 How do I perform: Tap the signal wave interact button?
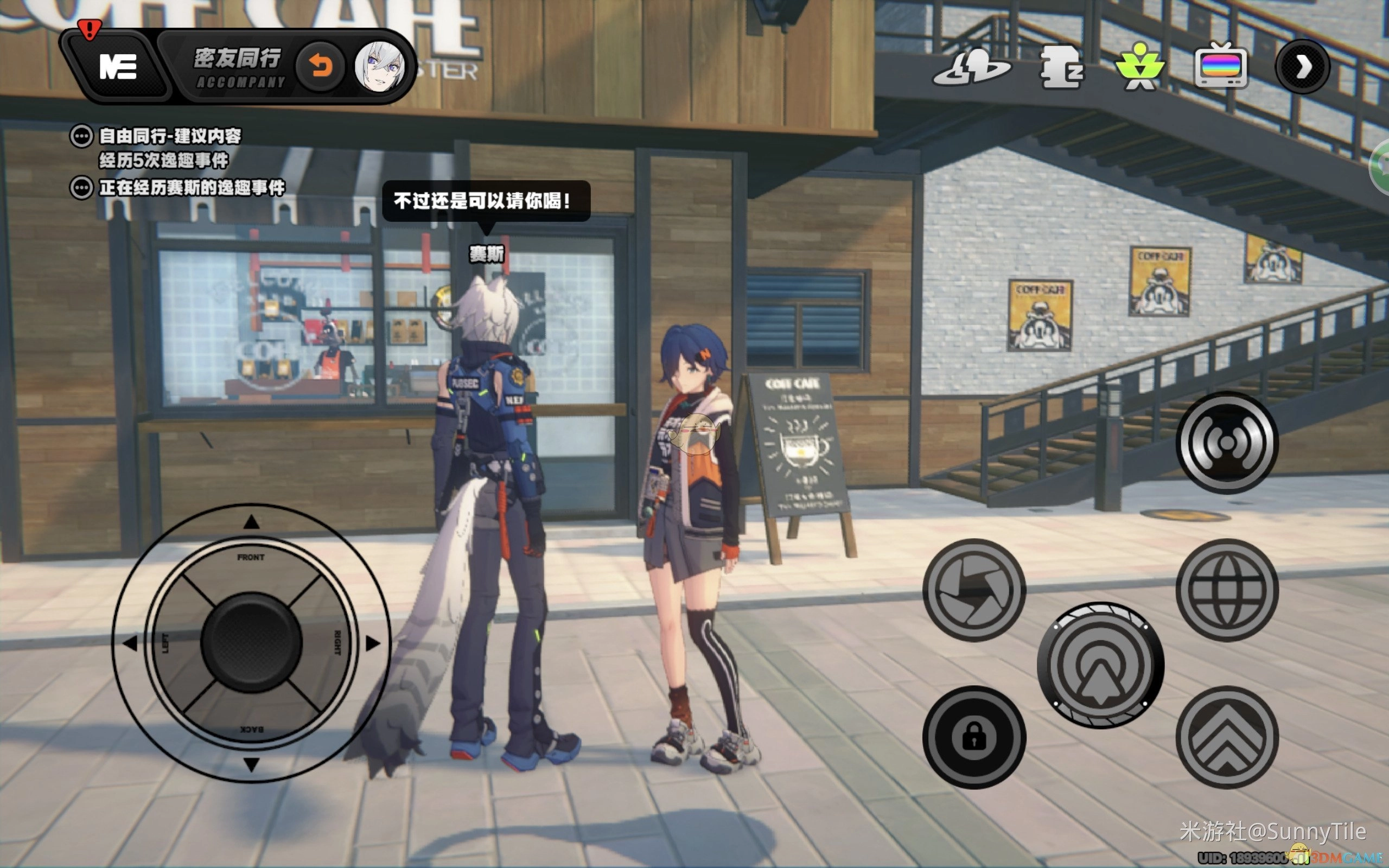[1227, 443]
